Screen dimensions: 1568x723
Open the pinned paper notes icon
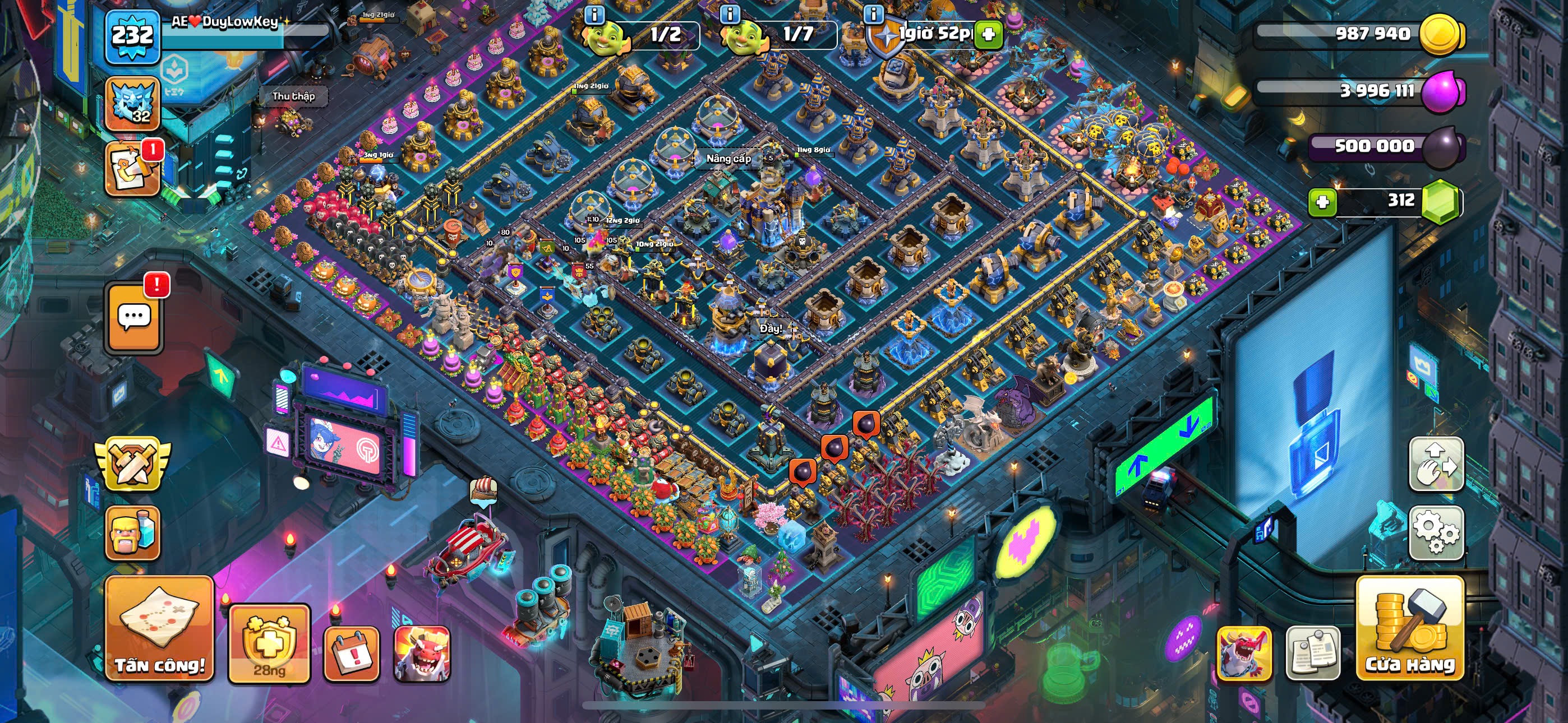click(1312, 654)
